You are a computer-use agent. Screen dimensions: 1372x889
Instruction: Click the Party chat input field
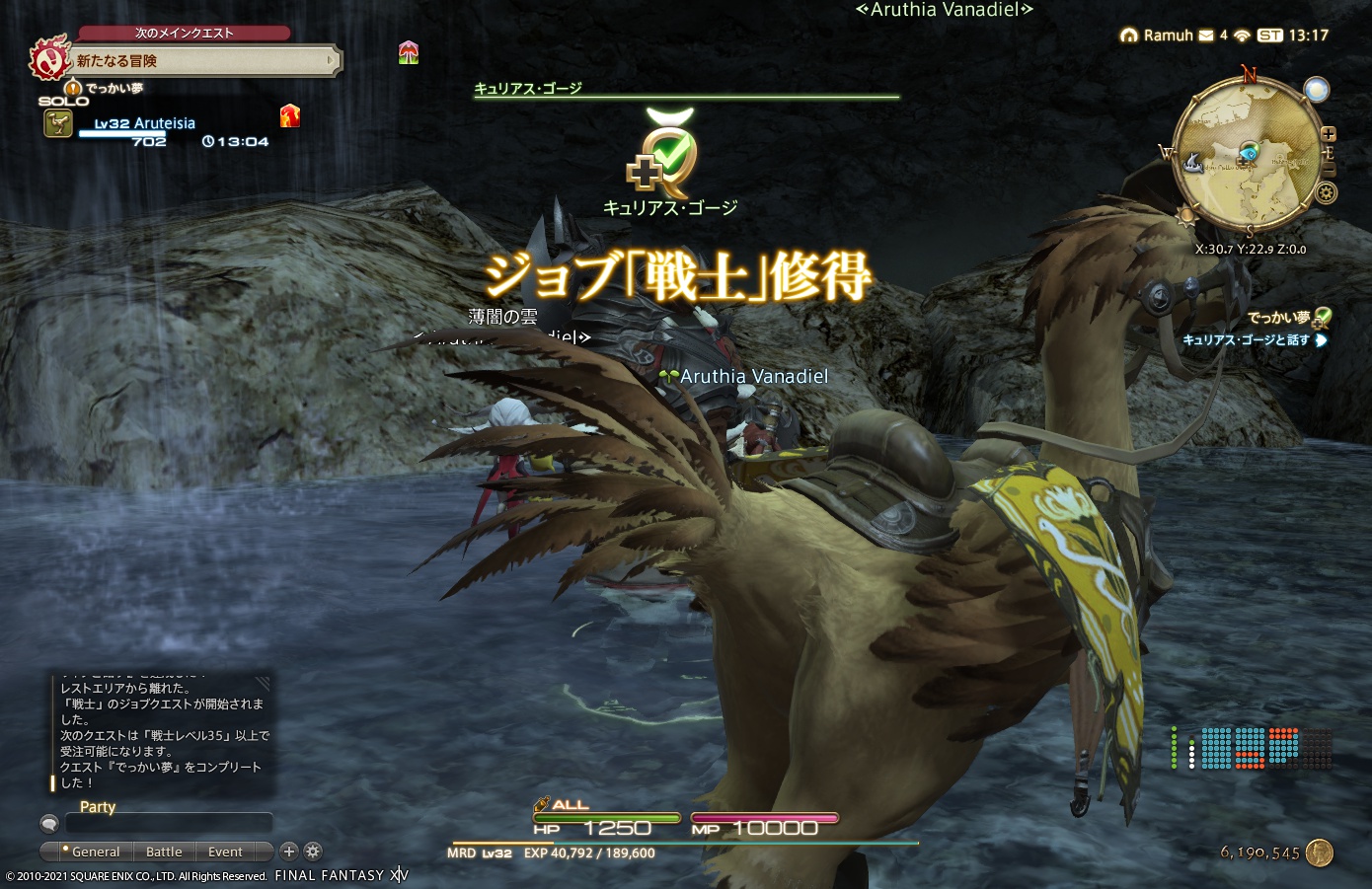click(170, 823)
